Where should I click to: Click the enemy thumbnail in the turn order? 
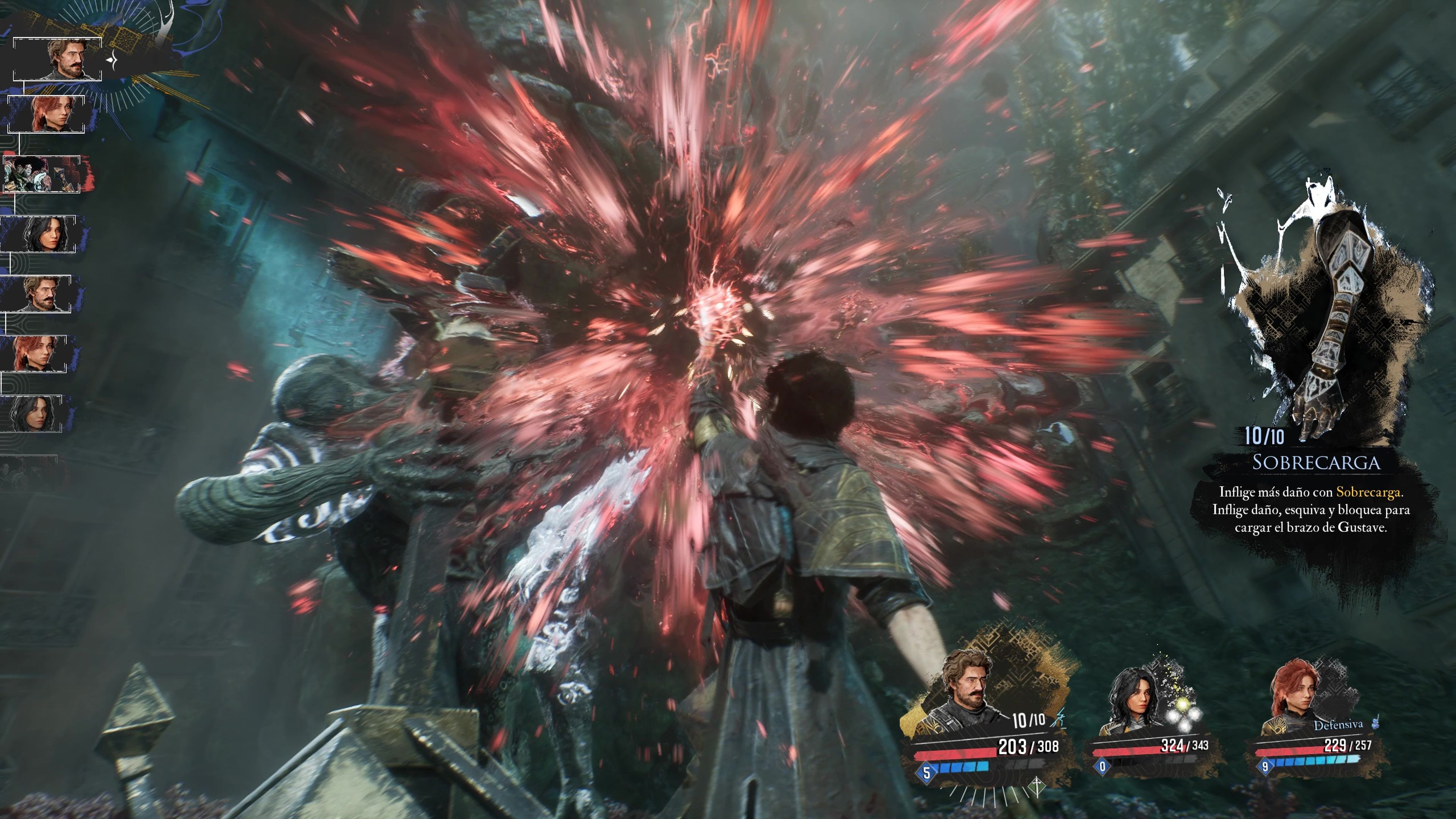point(43,174)
